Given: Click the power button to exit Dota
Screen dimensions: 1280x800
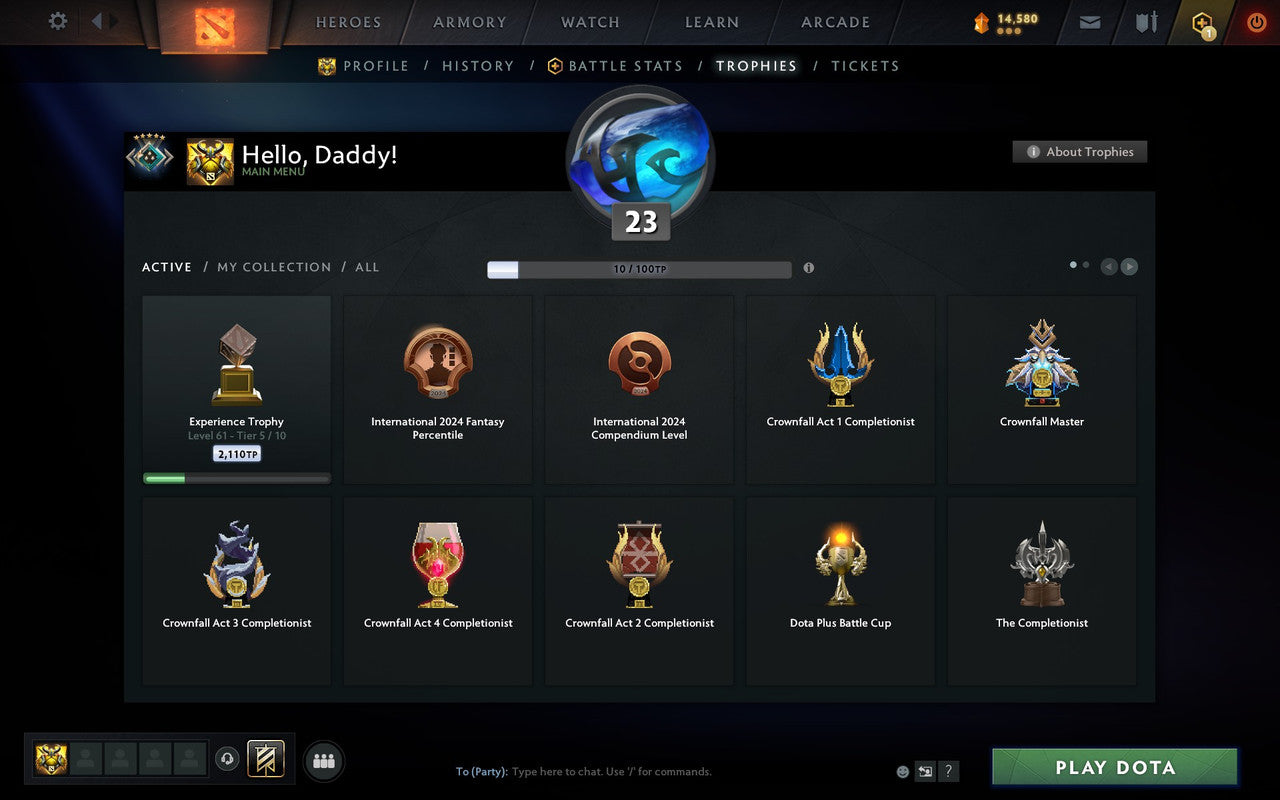Looking at the screenshot, I should (1256, 22).
